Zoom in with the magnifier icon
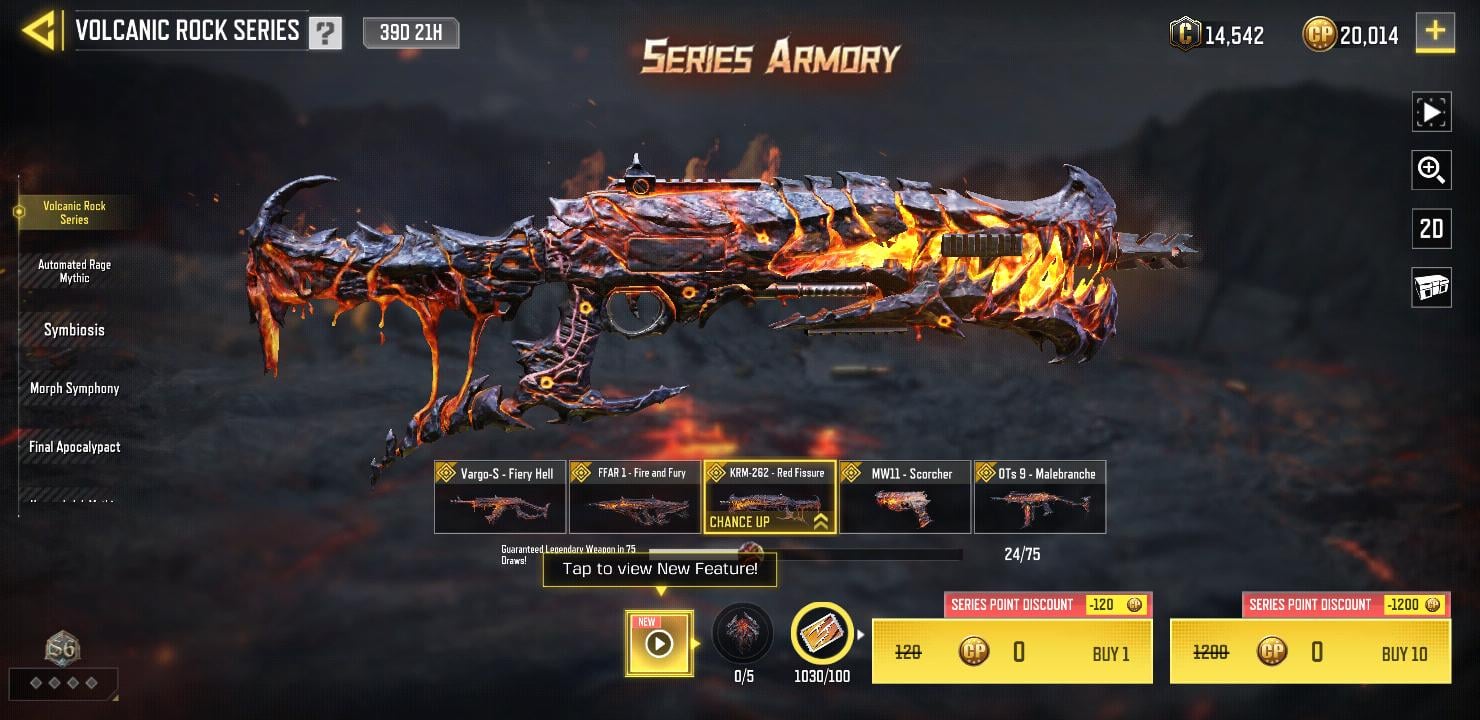This screenshot has height=720, width=1480. point(1431,170)
